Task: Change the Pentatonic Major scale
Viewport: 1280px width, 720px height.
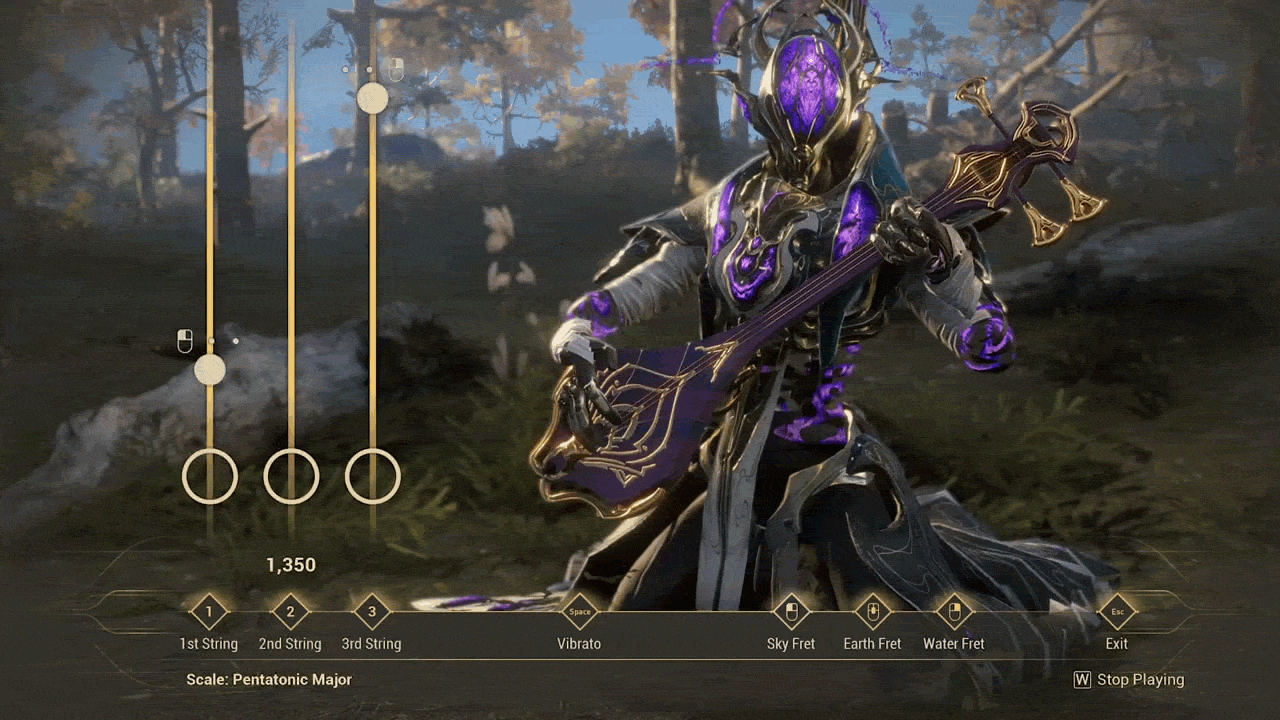Action: pyautogui.click(x=269, y=680)
